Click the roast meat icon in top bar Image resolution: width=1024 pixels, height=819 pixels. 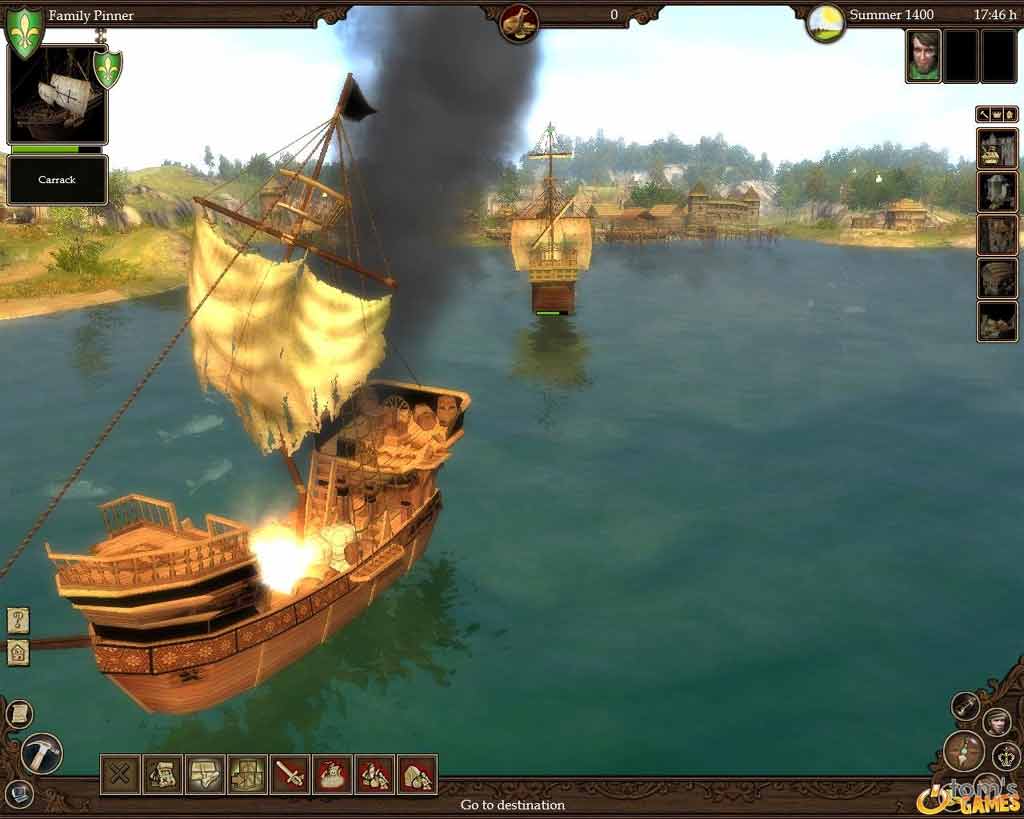519,23
